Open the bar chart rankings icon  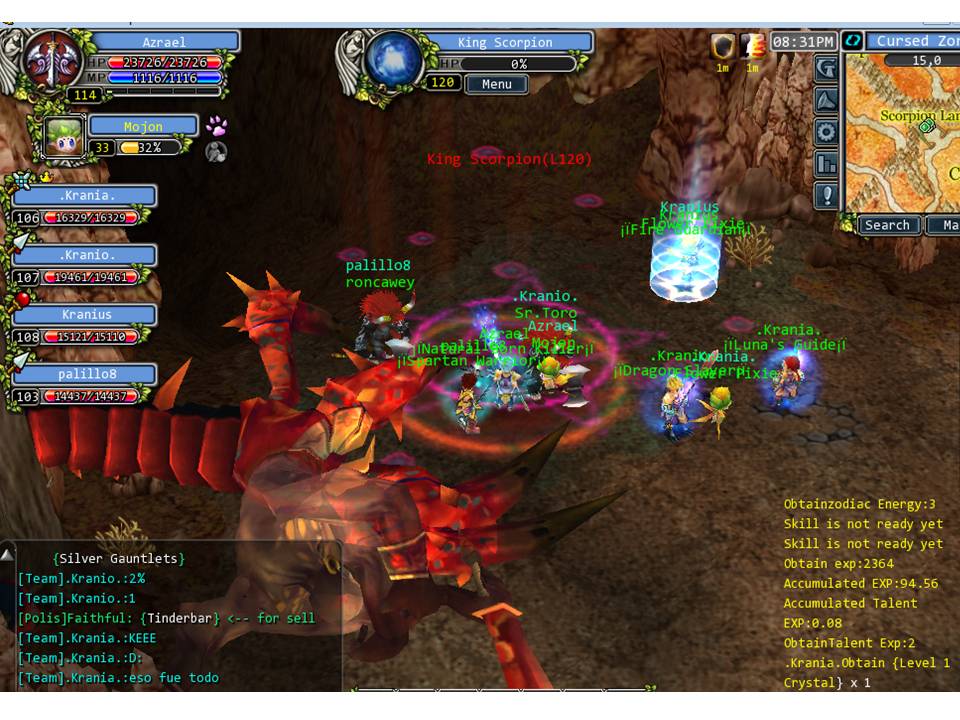pyautogui.click(x=827, y=163)
